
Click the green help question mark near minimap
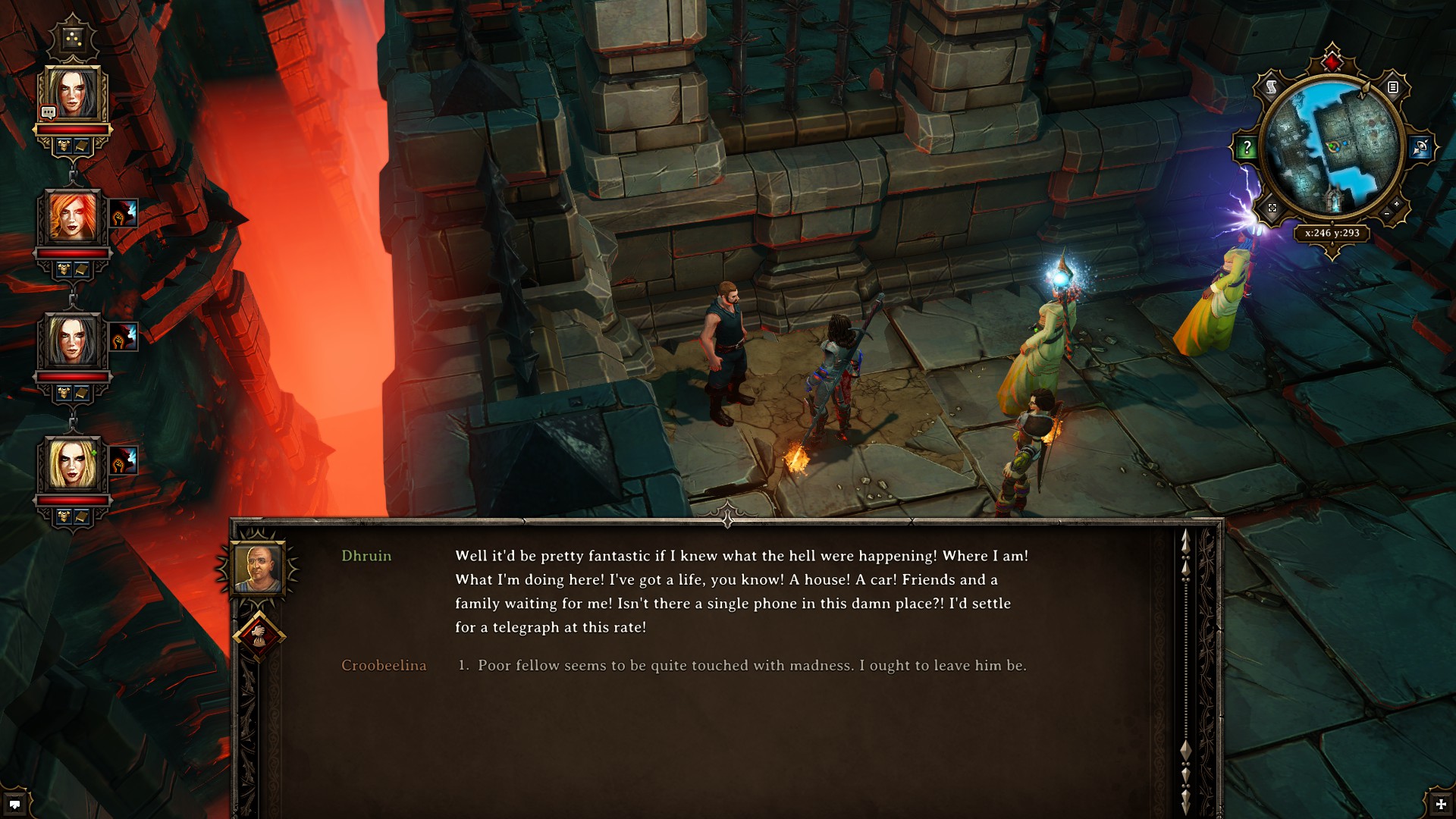[x=1247, y=147]
